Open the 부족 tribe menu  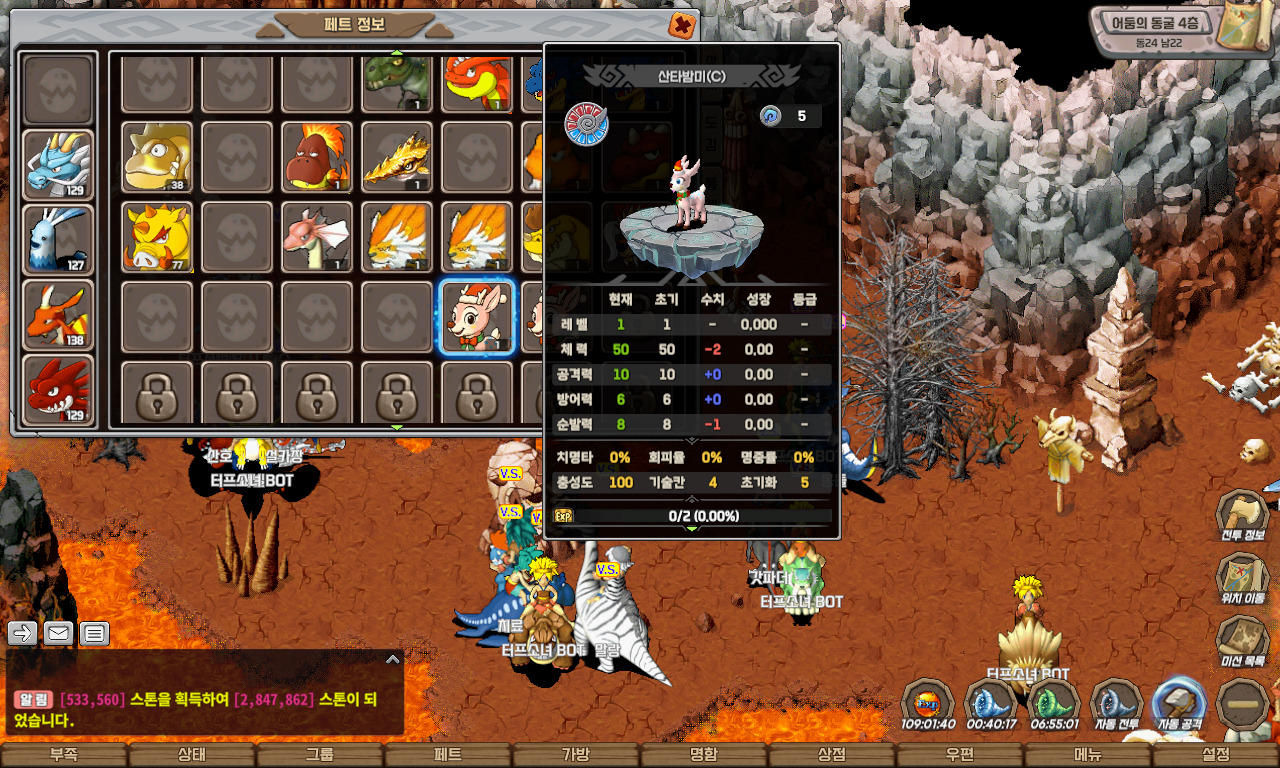(x=64, y=755)
